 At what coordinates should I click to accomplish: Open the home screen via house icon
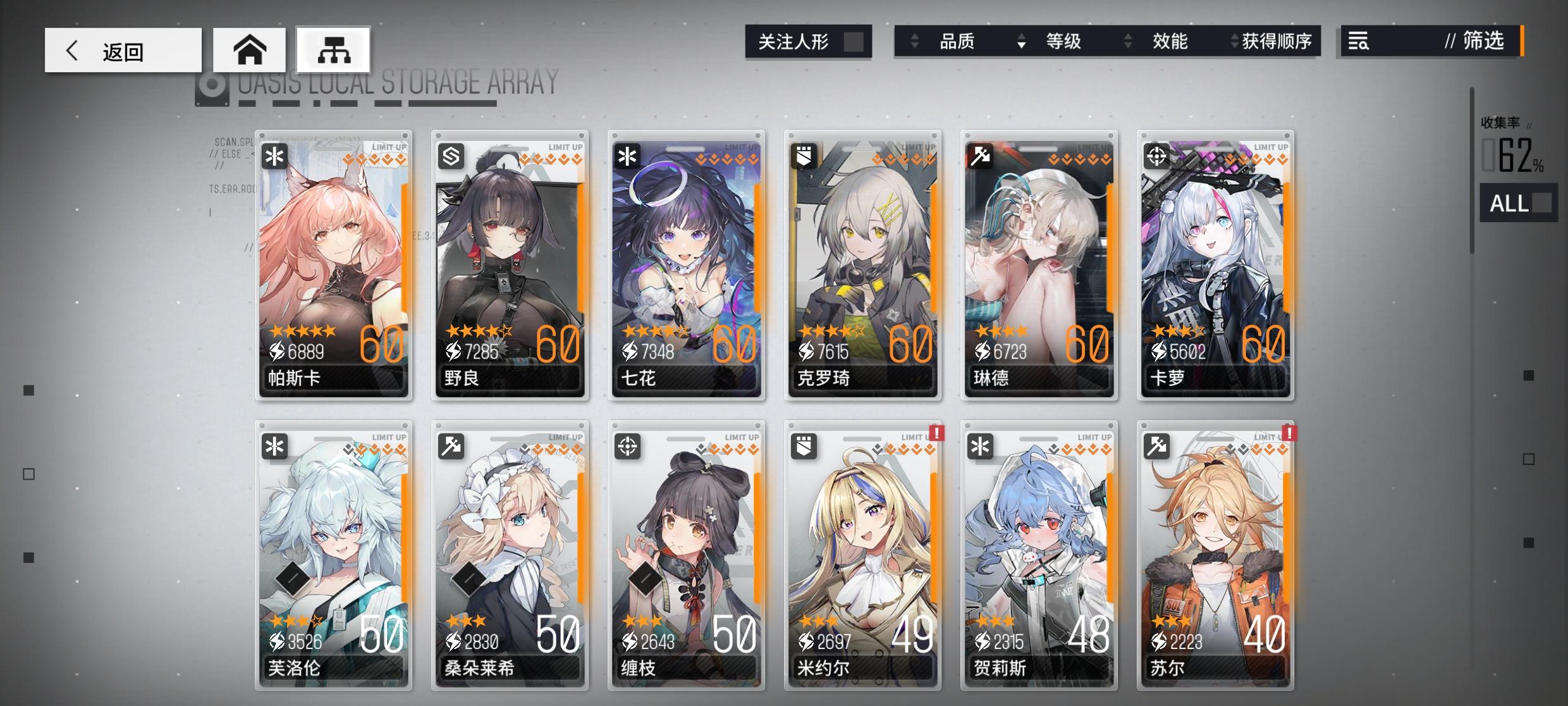250,49
